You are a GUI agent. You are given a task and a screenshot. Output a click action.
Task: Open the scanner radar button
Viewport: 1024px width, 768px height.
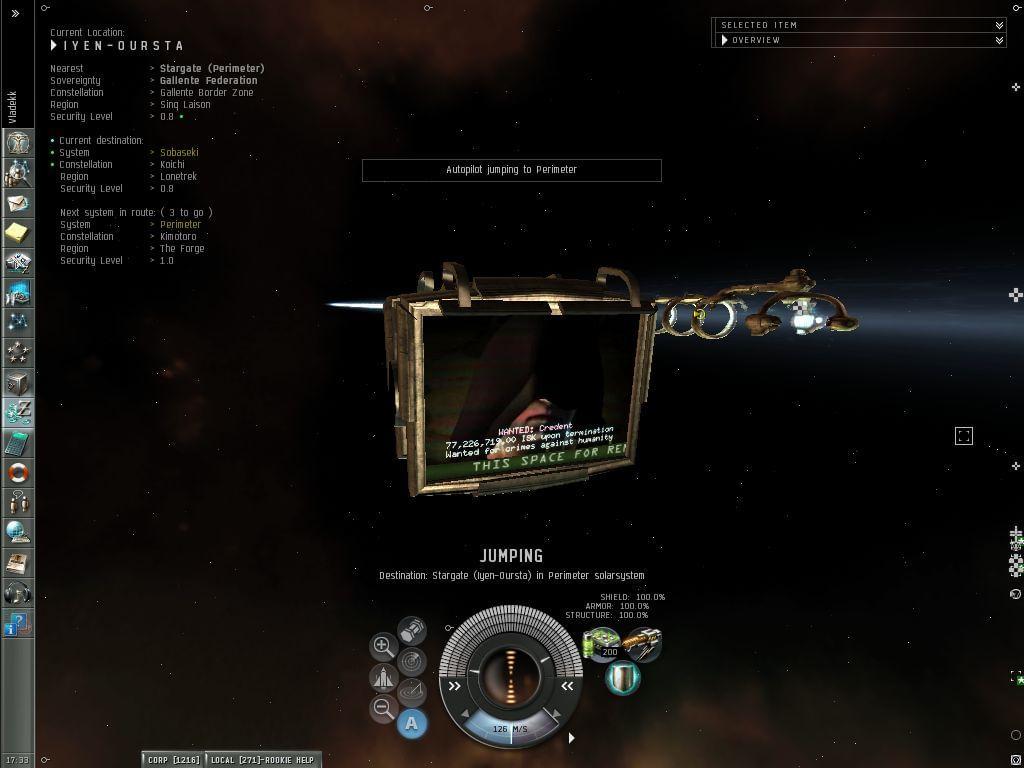(x=412, y=661)
